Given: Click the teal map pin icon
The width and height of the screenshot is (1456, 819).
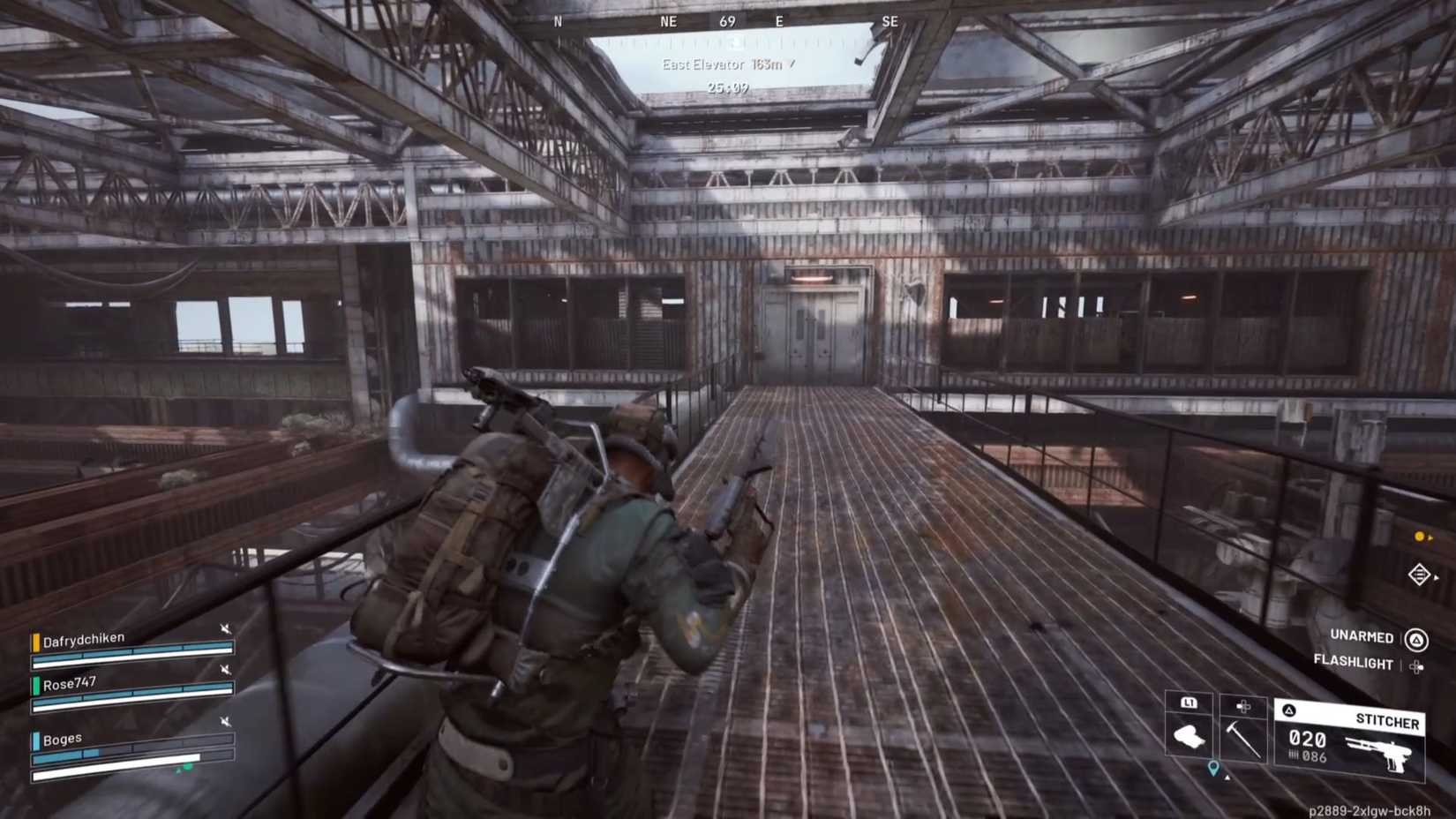Looking at the screenshot, I should coord(1213,768).
